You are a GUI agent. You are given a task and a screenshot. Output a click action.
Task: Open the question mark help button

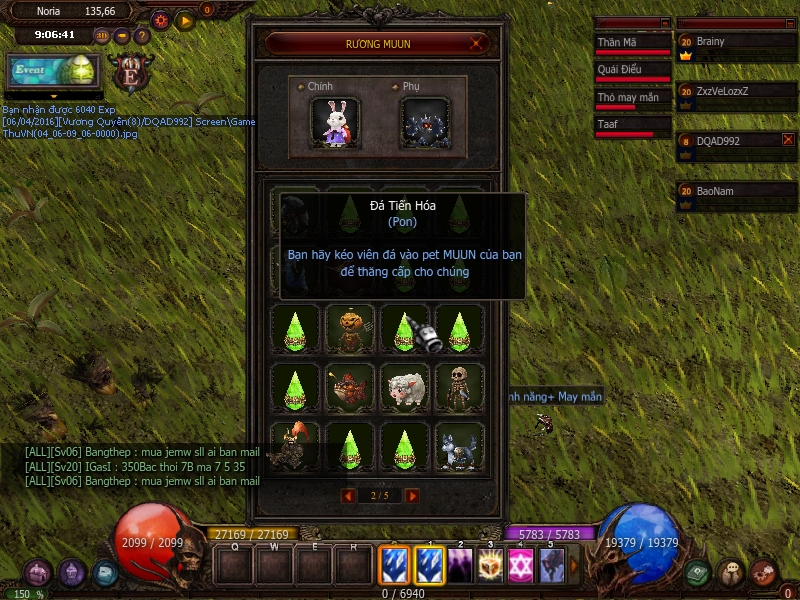pos(142,35)
